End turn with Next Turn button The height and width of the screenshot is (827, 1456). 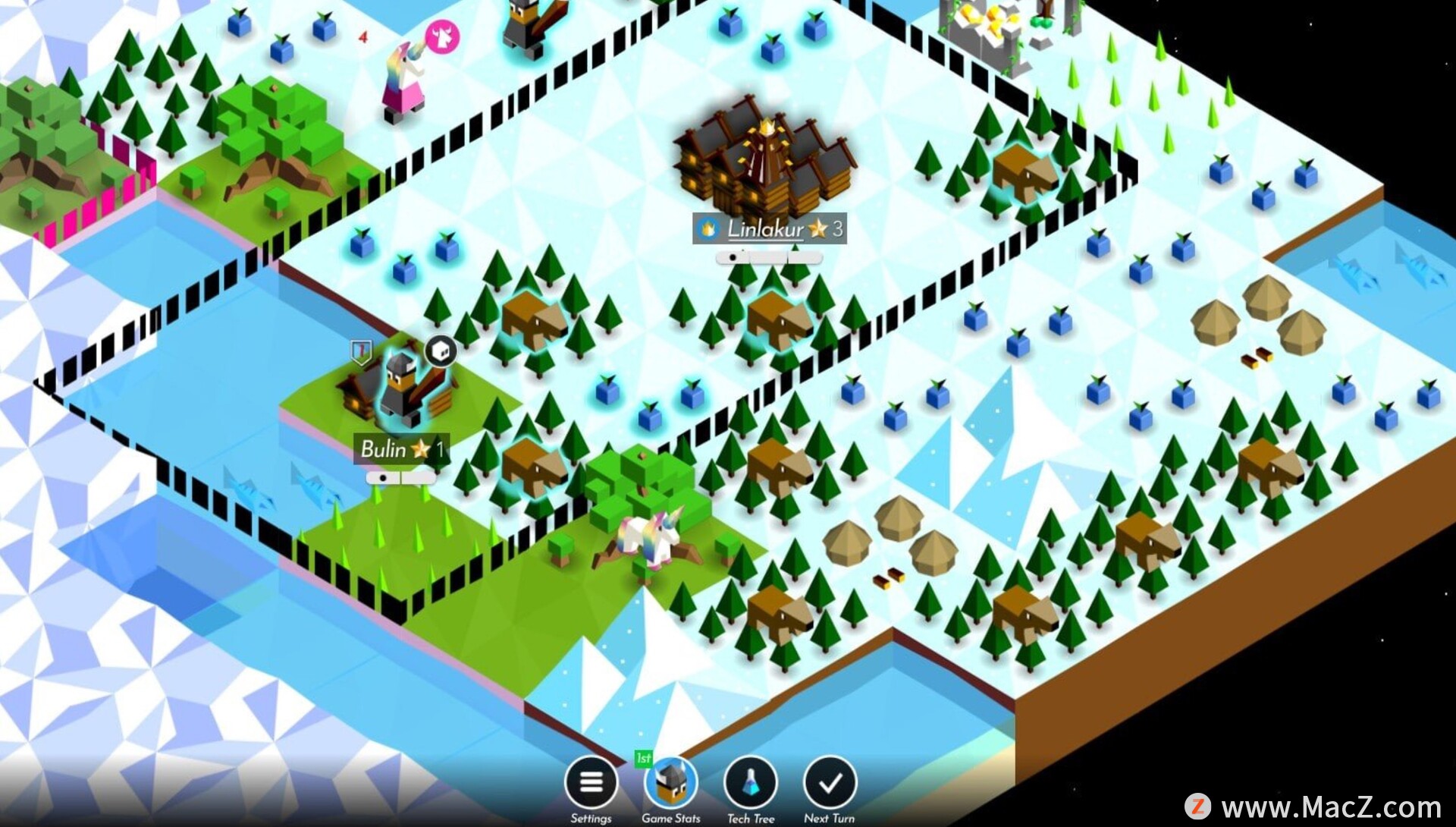coord(830,782)
